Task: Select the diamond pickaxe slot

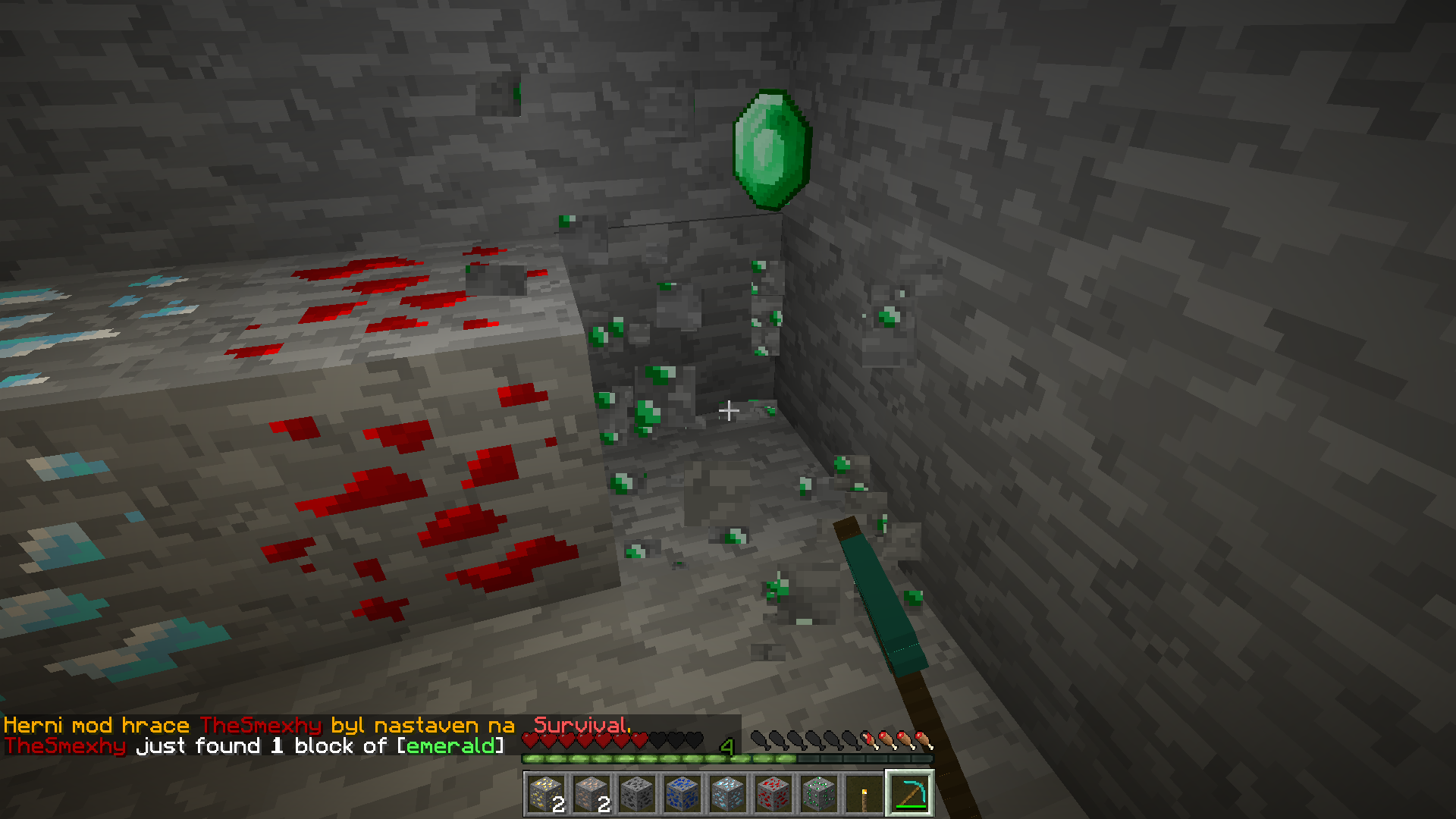Action: tap(910, 794)
